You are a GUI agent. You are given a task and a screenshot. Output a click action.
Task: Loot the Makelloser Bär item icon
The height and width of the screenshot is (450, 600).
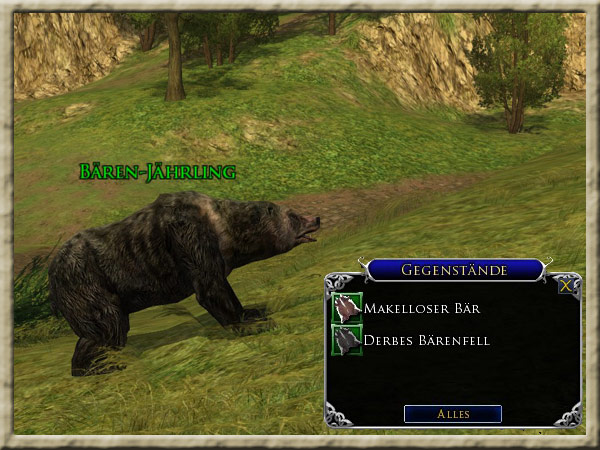tap(347, 308)
